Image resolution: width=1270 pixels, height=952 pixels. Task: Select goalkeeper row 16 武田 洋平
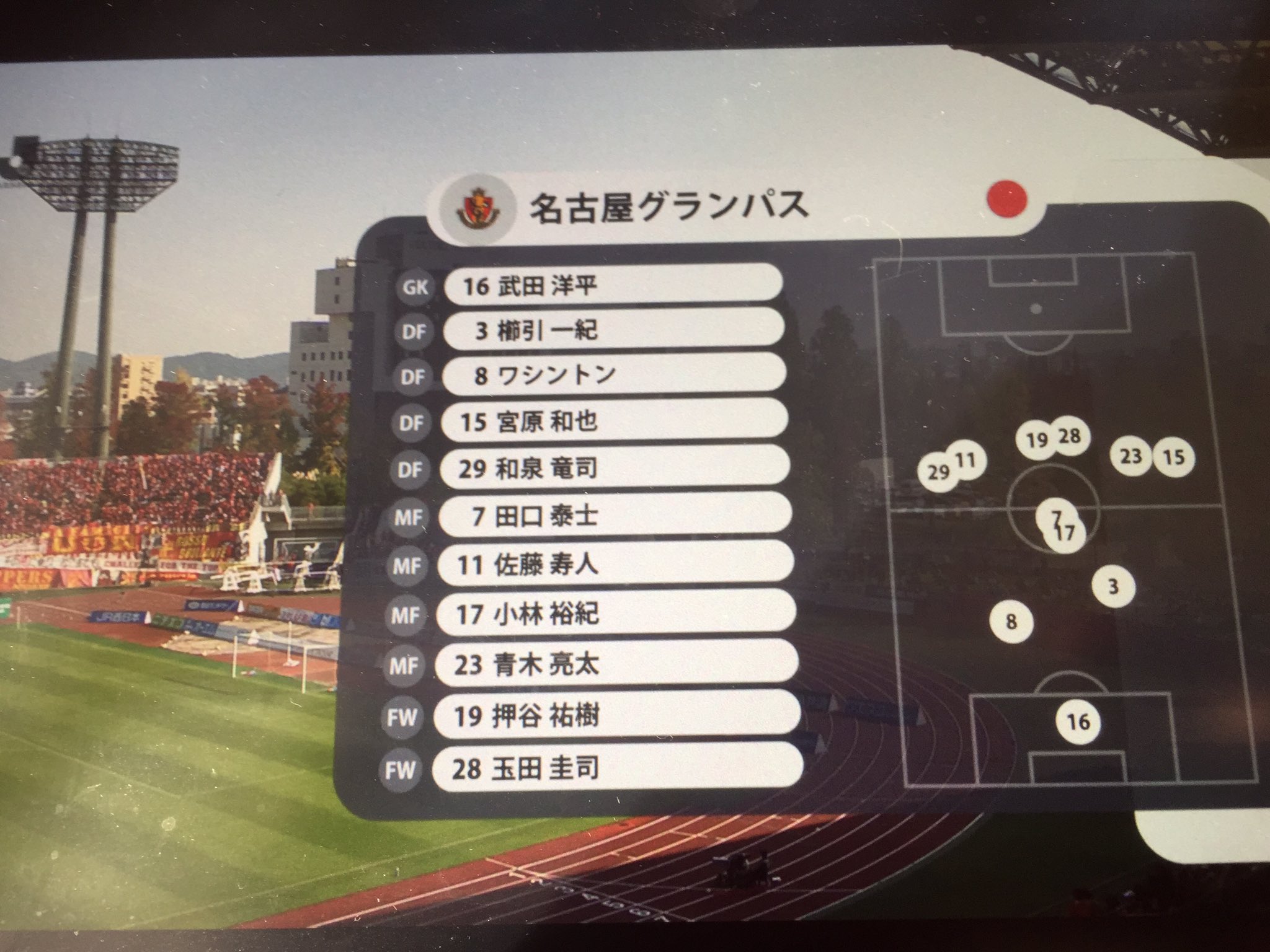[613, 286]
